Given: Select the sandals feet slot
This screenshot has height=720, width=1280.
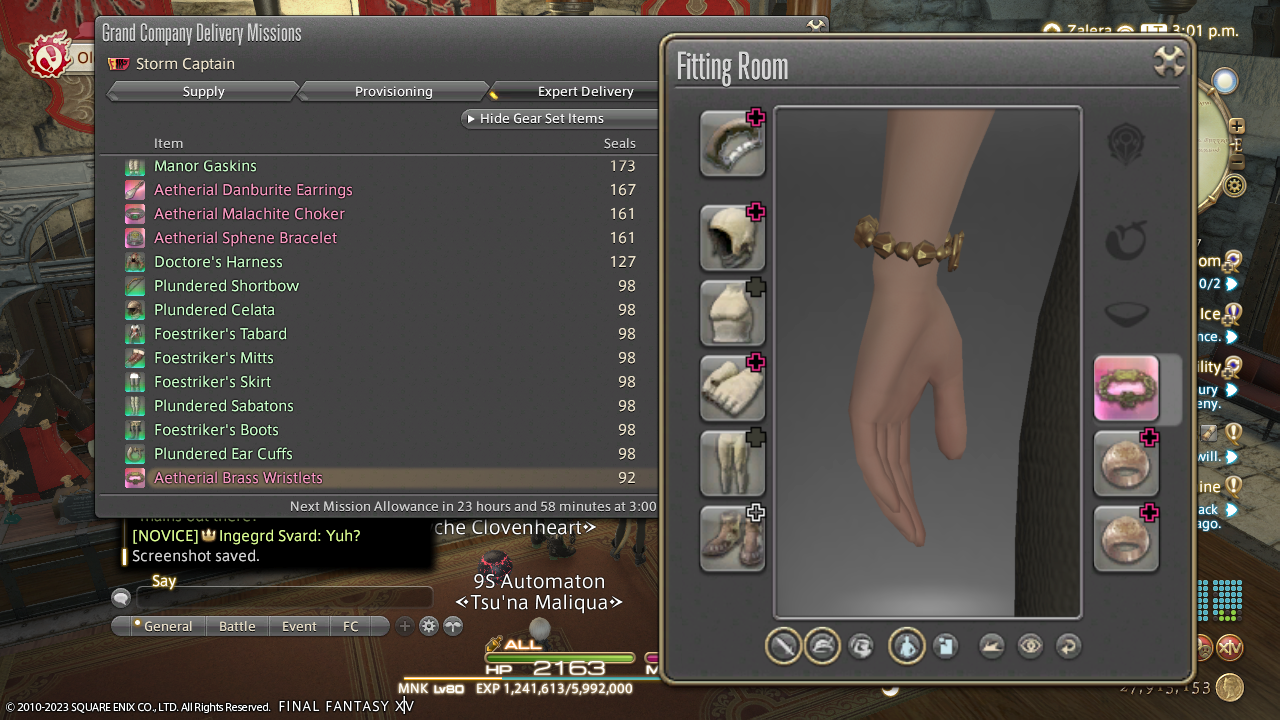Looking at the screenshot, I should coord(732,538).
